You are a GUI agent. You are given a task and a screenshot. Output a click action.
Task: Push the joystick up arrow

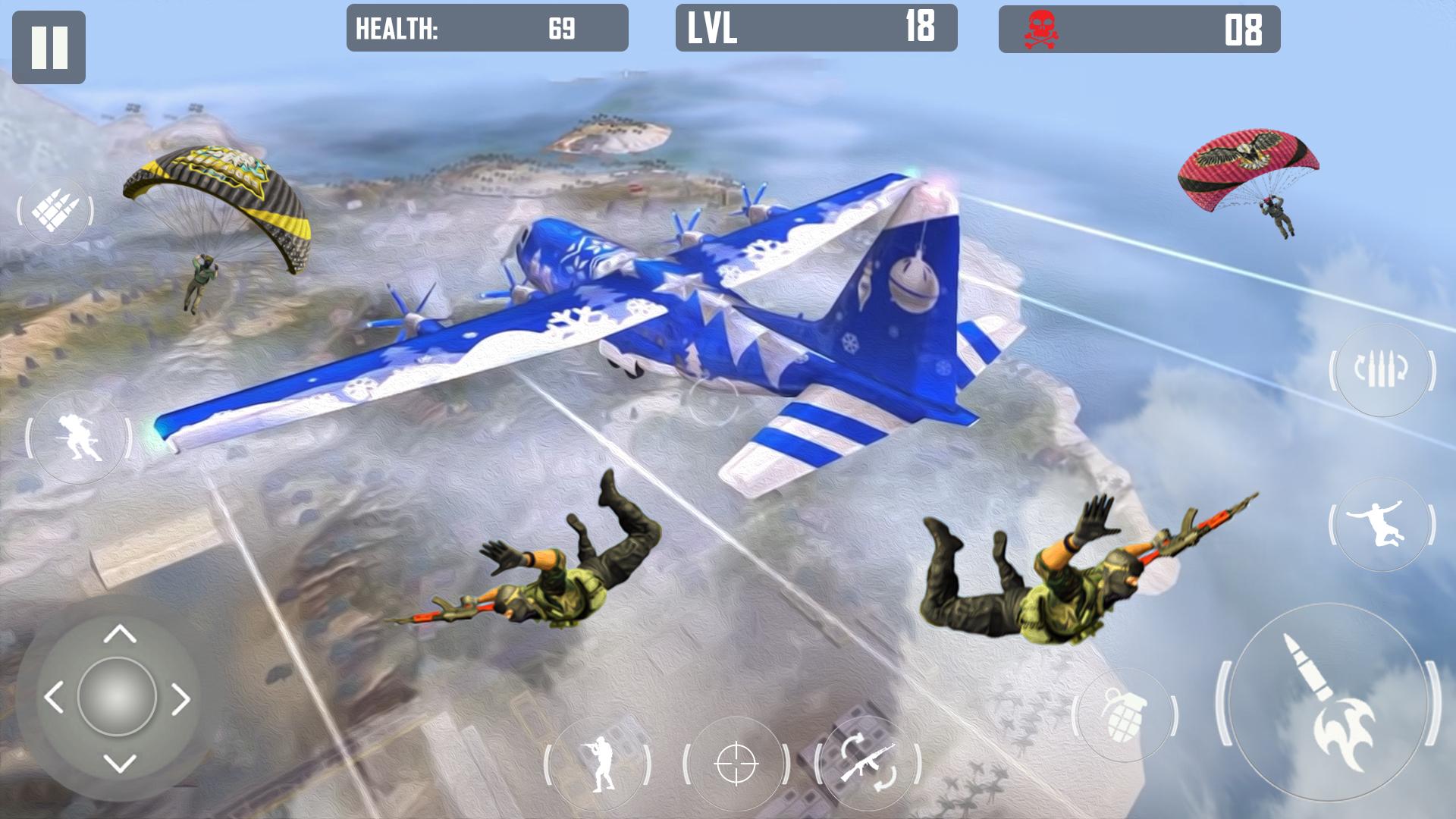(119, 633)
